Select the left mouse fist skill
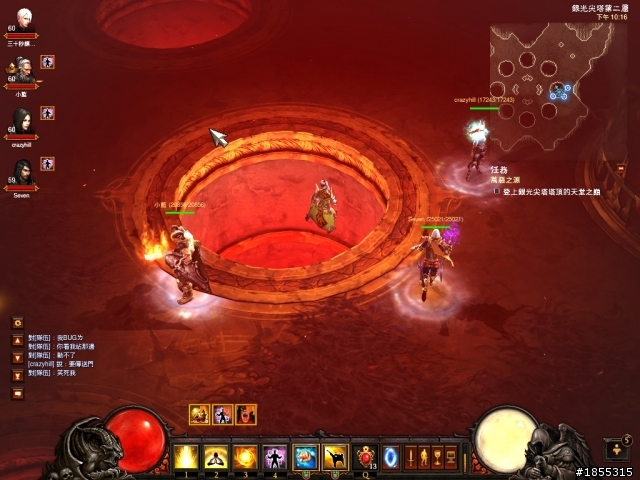 [x=305, y=457]
